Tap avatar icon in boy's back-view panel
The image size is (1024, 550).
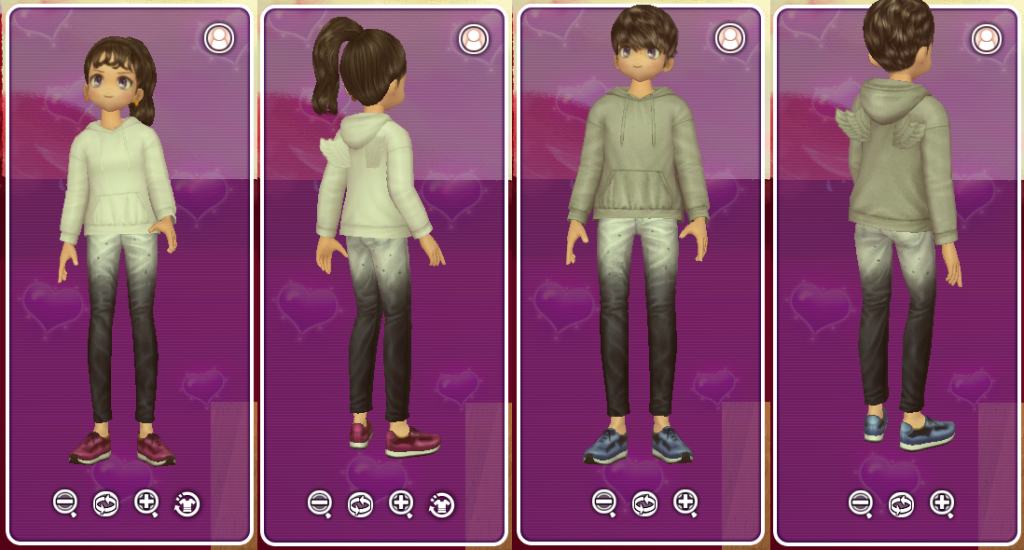click(986, 39)
